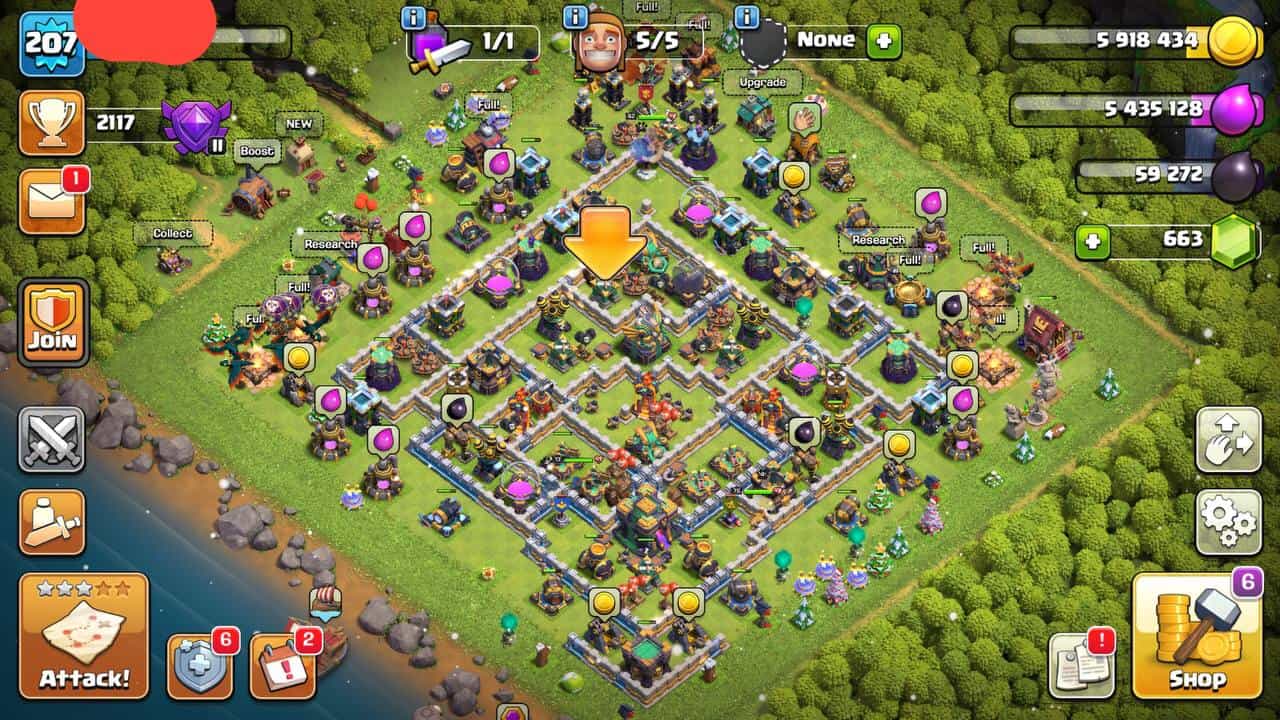Open the layout editor hand button

pyautogui.click(x=1229, y=440)
